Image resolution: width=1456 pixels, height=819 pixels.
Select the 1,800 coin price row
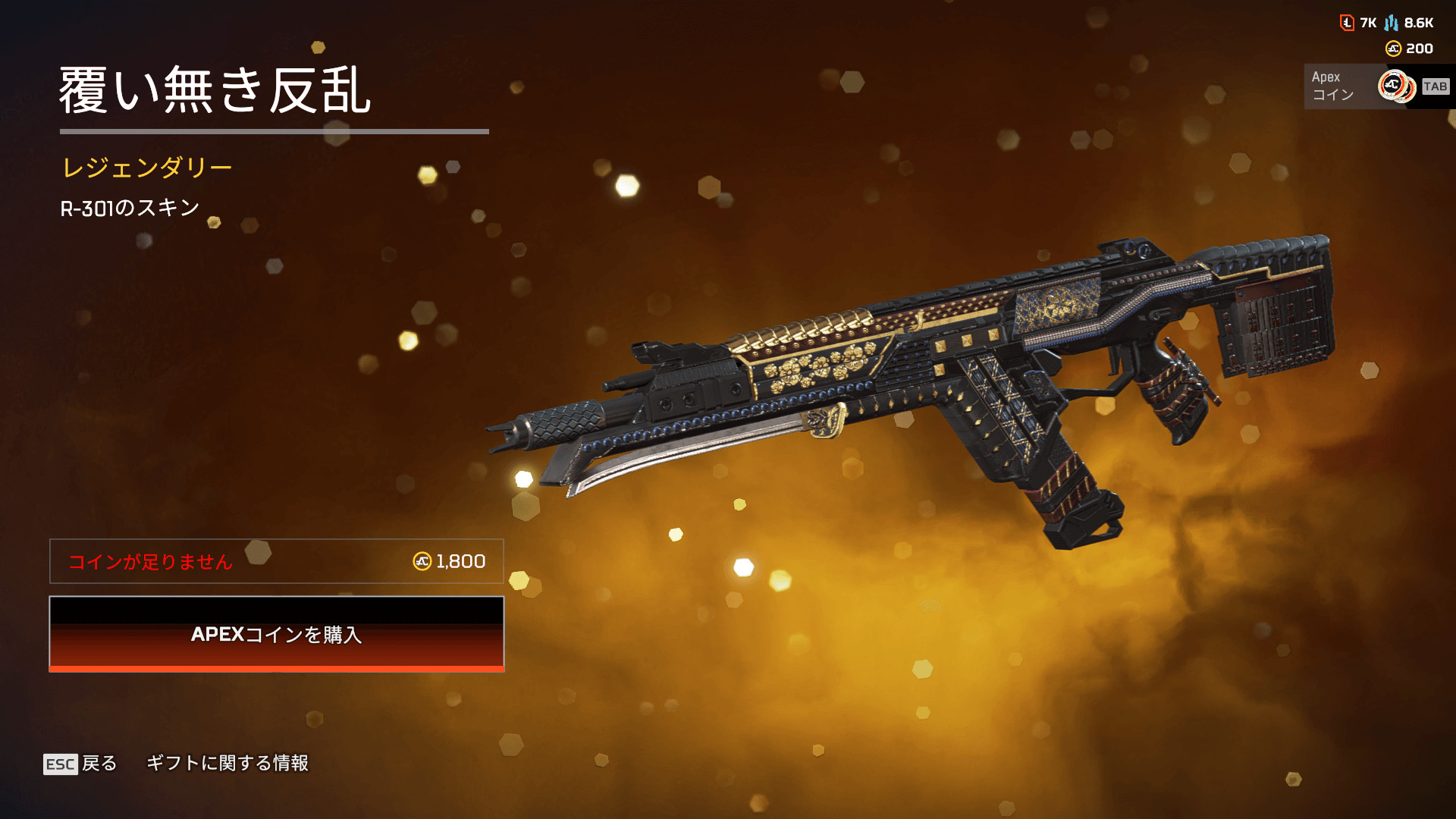[277, 561]
